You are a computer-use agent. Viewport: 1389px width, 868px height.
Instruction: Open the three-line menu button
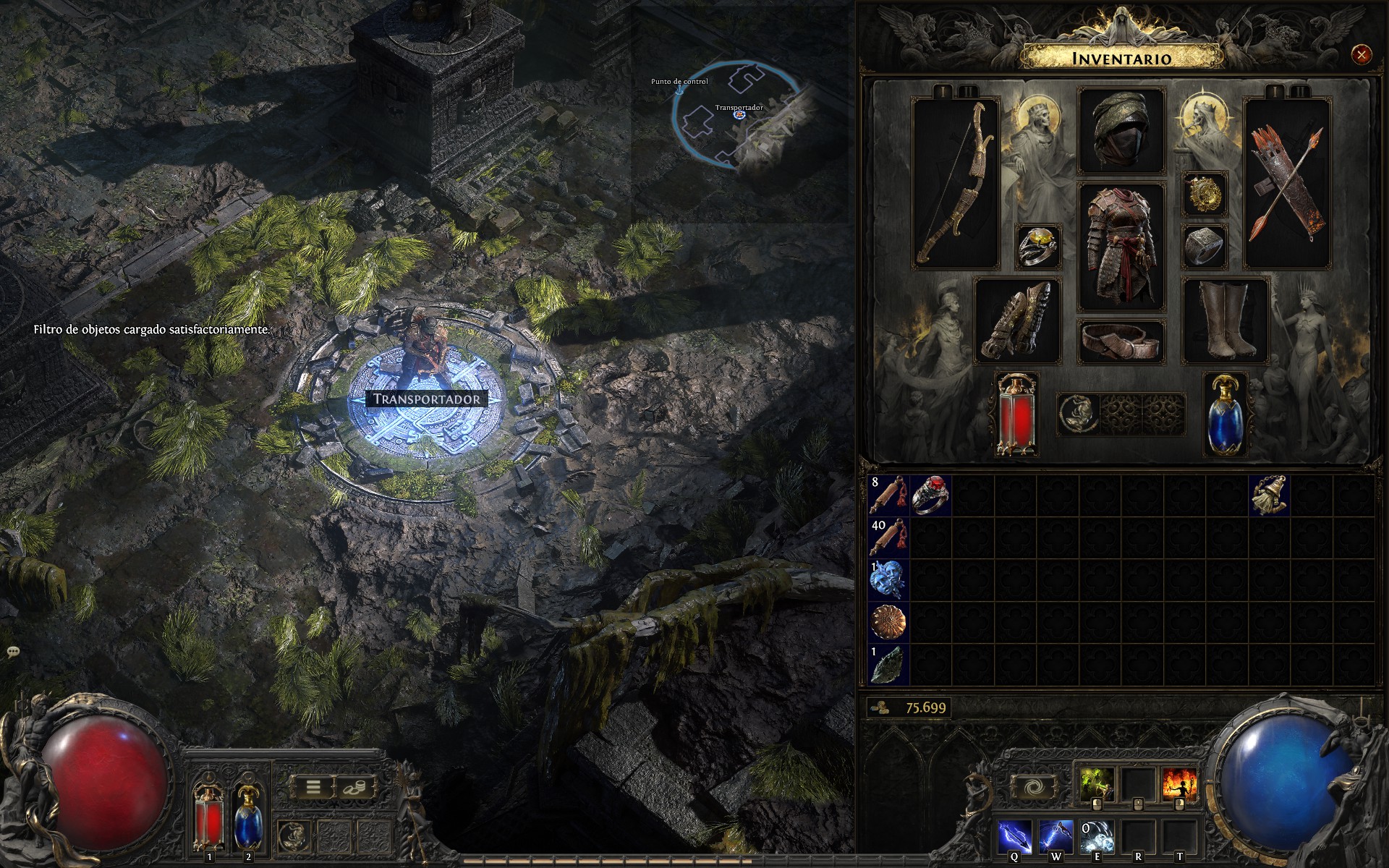pyautogui.click(x=313, y=787)
